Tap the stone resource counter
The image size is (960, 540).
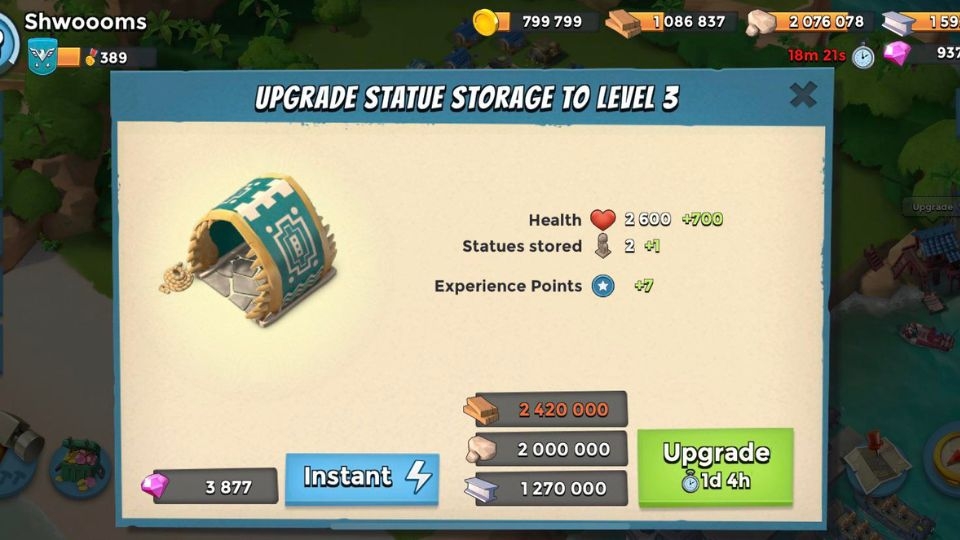click(x=808, y=22)
